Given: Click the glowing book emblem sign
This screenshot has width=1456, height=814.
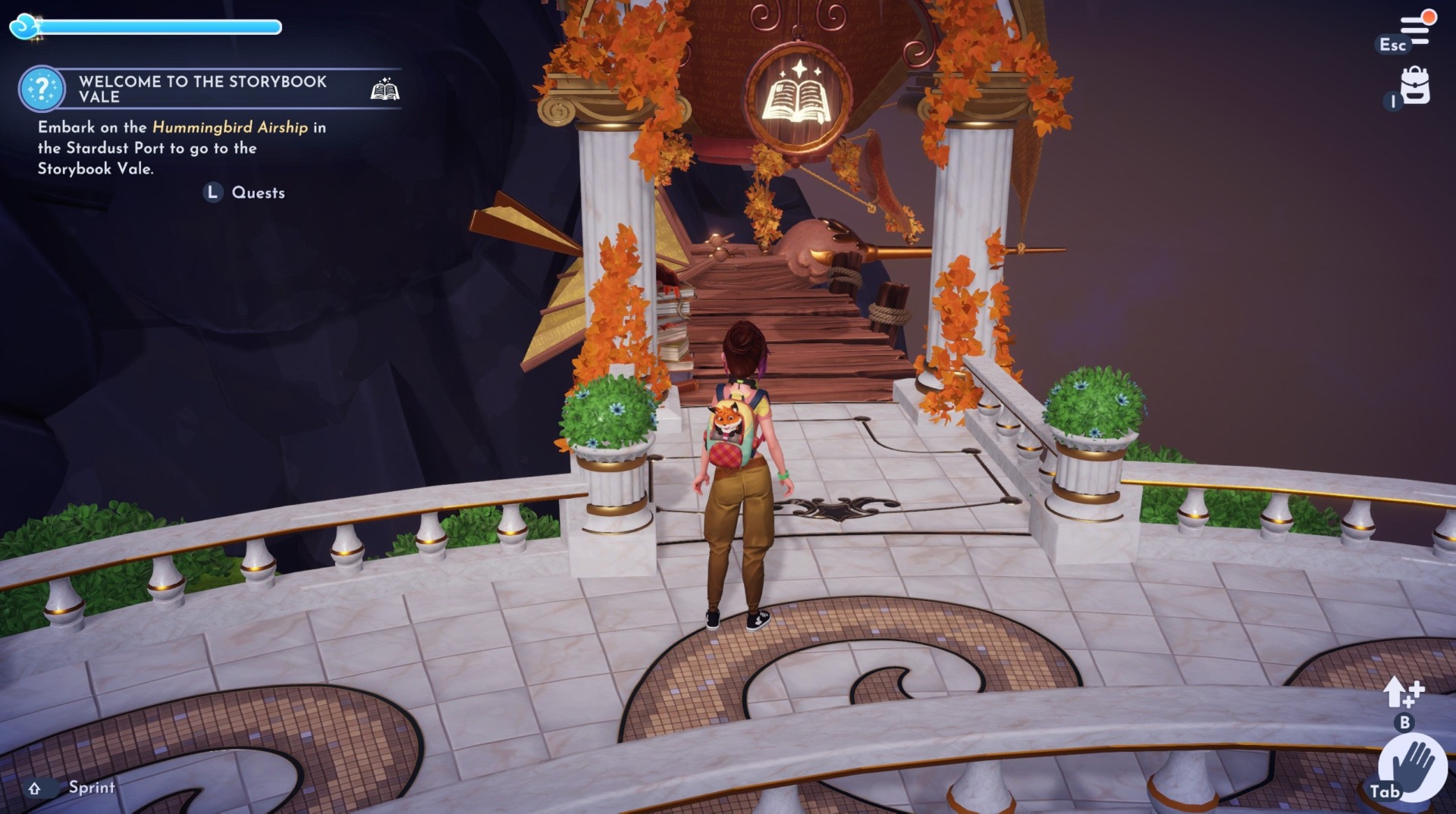Looking at the screenshot, I should (799, 98).
